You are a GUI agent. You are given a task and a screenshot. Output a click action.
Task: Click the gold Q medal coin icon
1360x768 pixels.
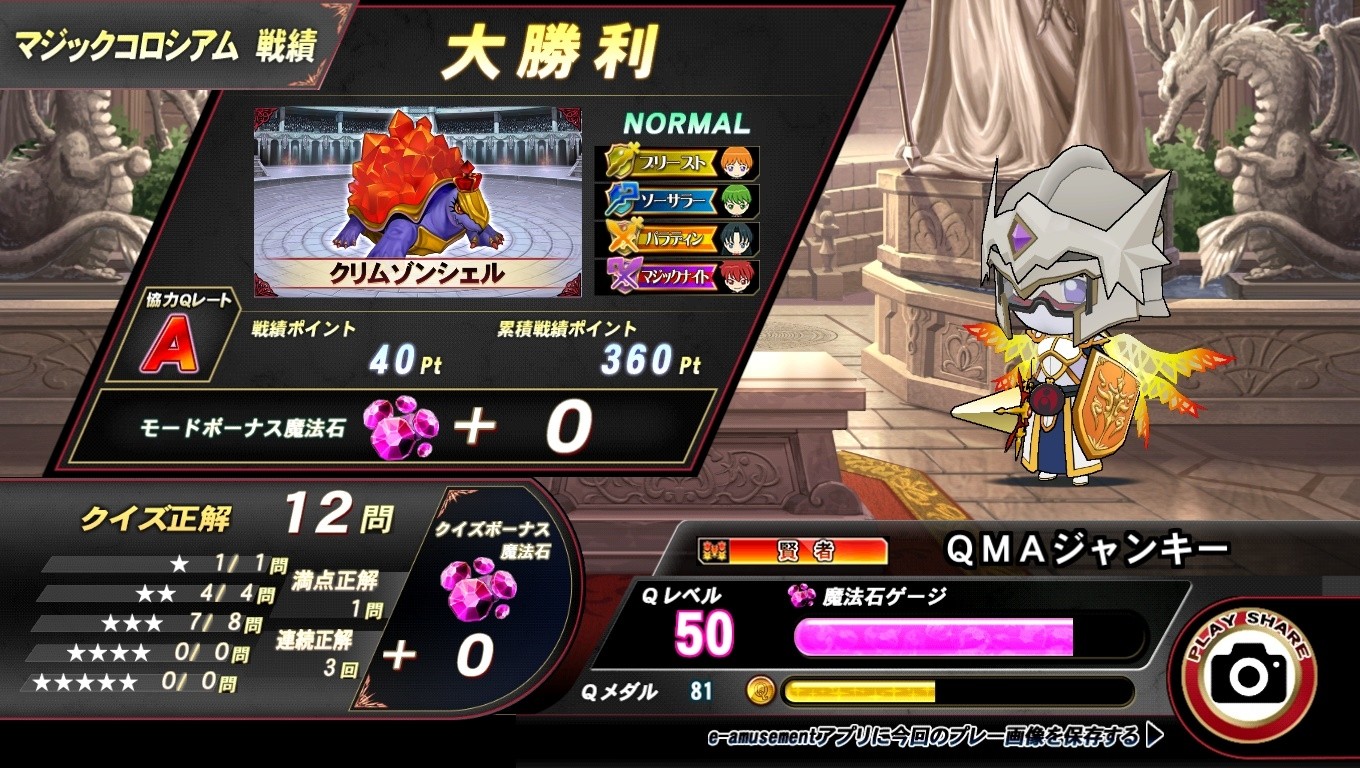coord(764,690)
